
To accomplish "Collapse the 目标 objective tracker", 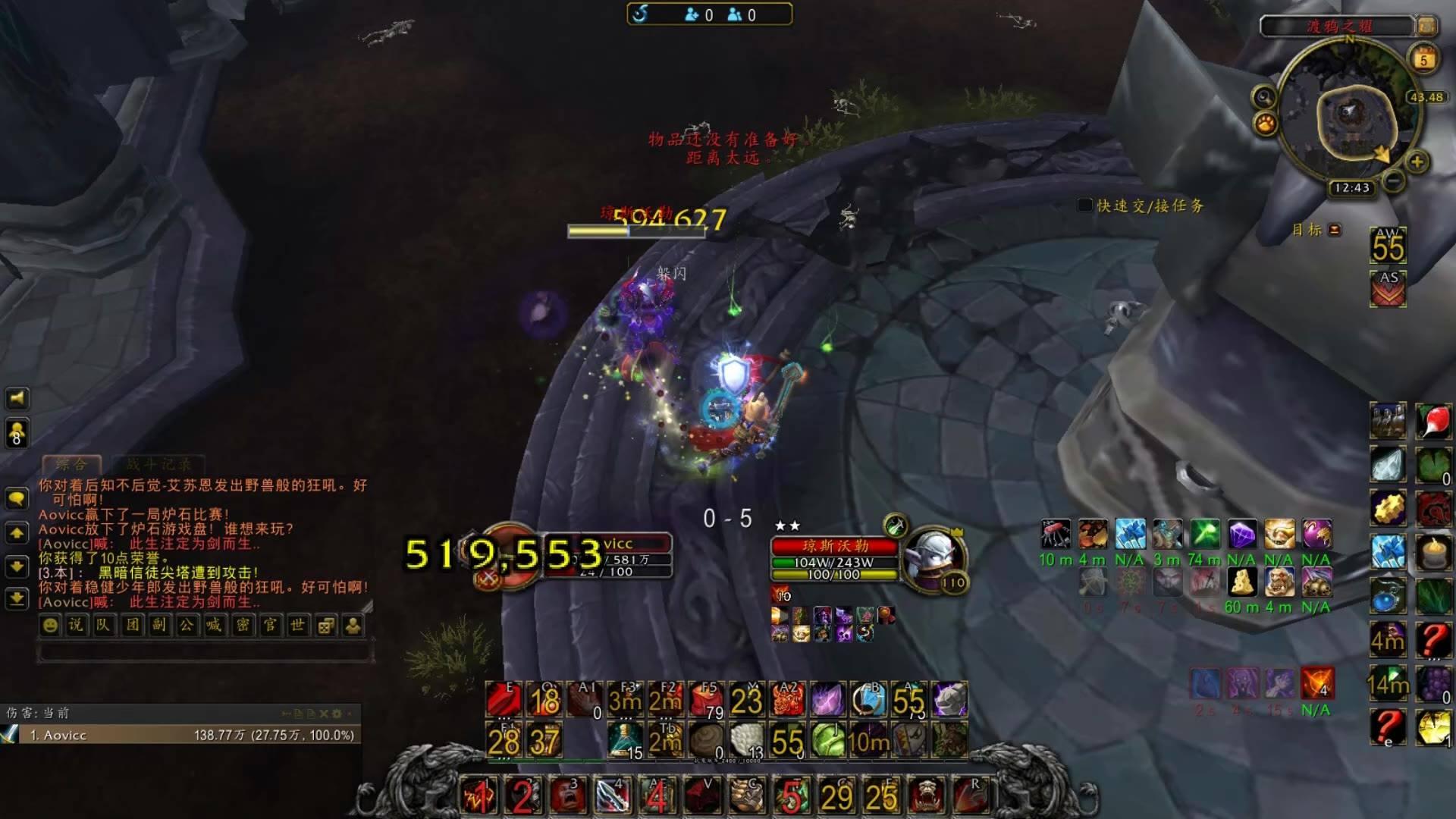I will [x=1335, y=230].
